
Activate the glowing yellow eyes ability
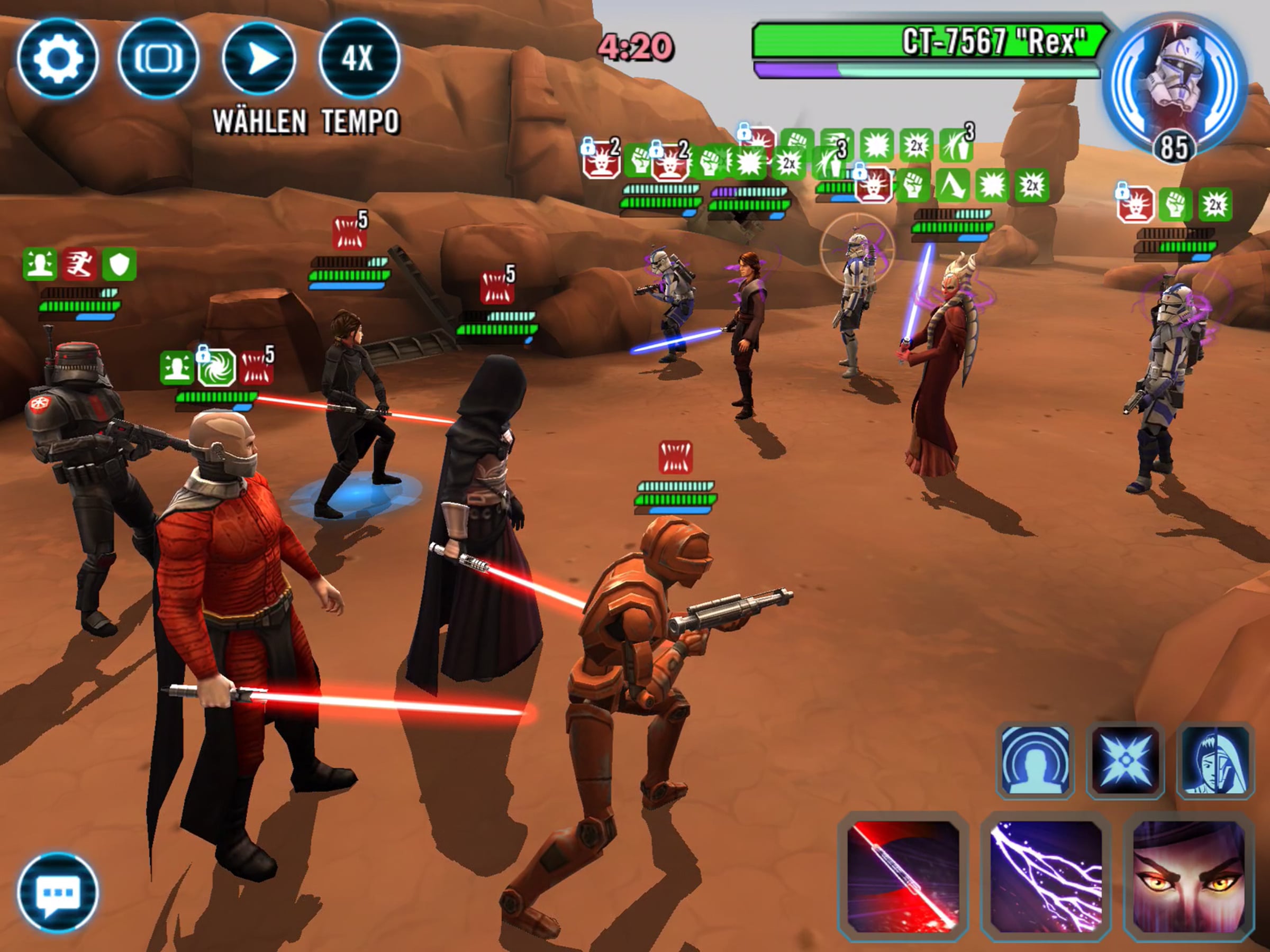pyautogui.click(x=1188, y=876)
